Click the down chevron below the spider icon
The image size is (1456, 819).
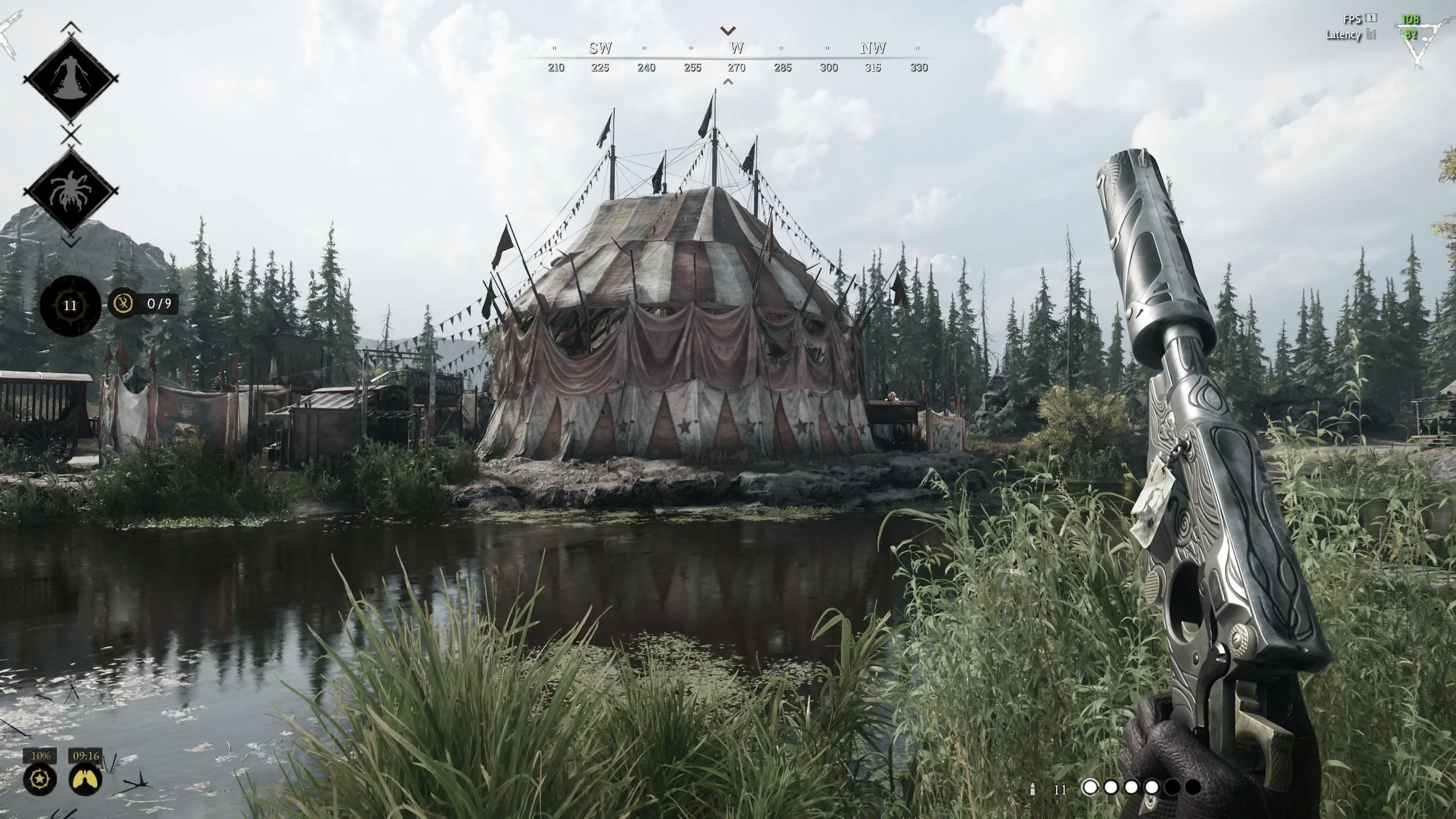pyautogui.click(x=71, y=242)
